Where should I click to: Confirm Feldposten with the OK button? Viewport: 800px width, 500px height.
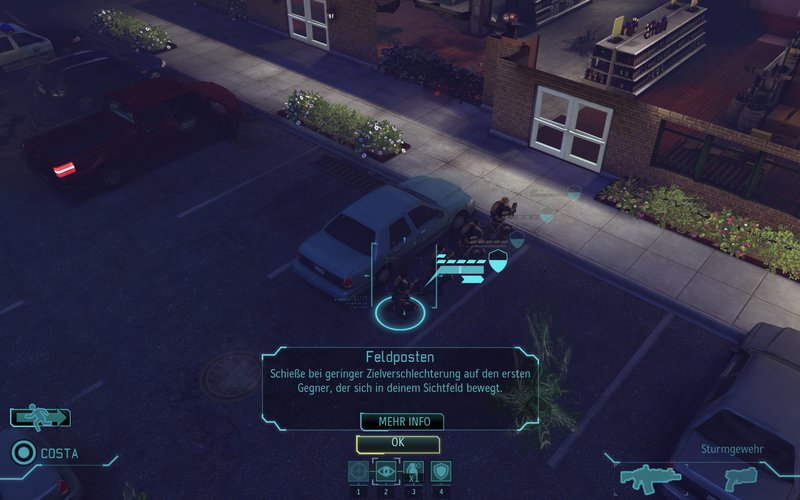click(x=398, y=442)
